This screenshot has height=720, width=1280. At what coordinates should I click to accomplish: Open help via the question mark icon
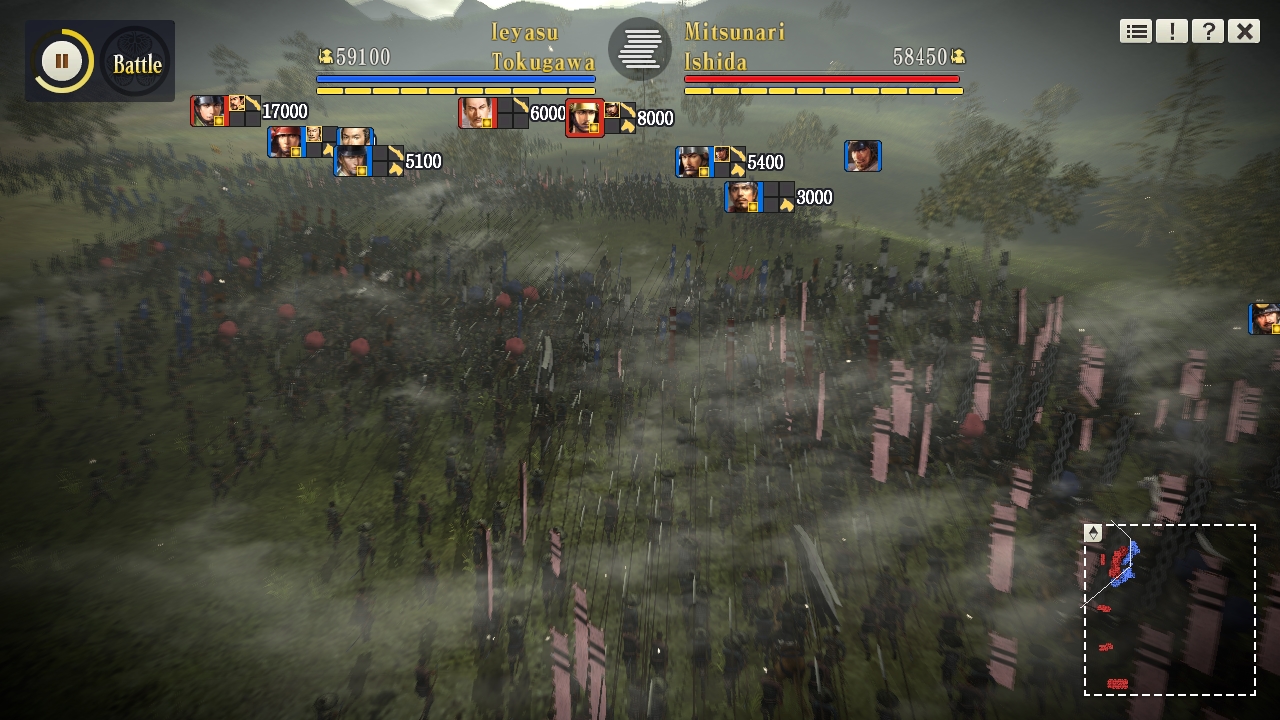point(1207,31)
